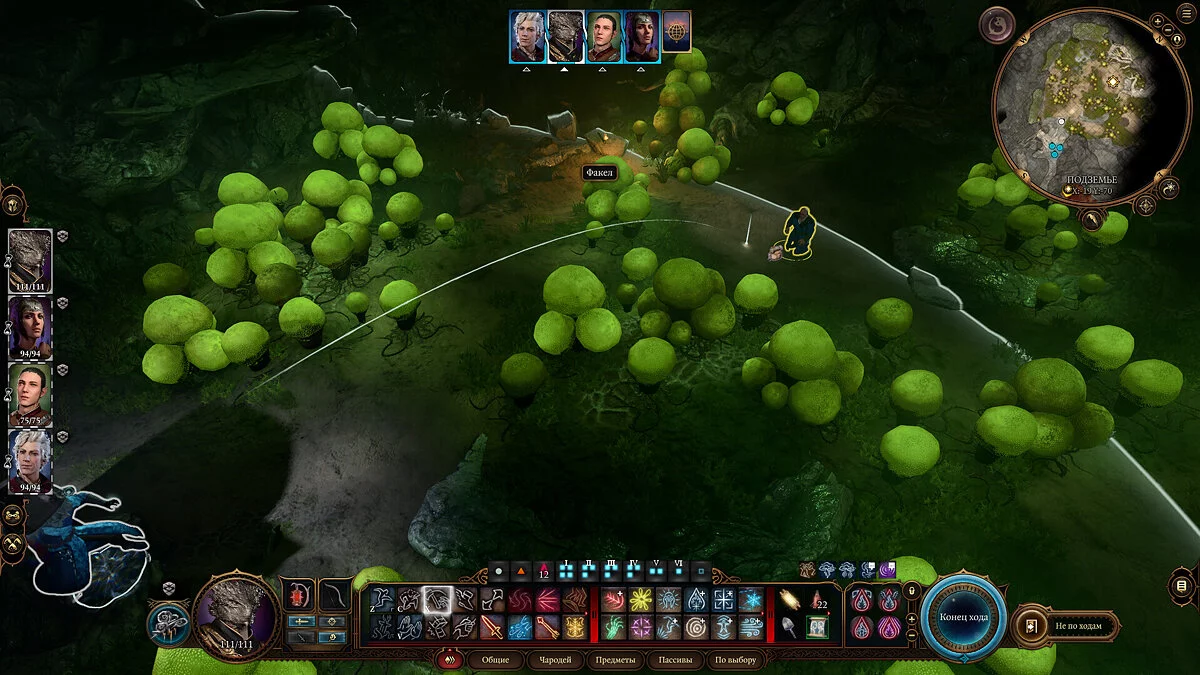Select the white-haired elf portrait in the party list
The width and height of the screenshot is (1200, 675).
[30, 462]
